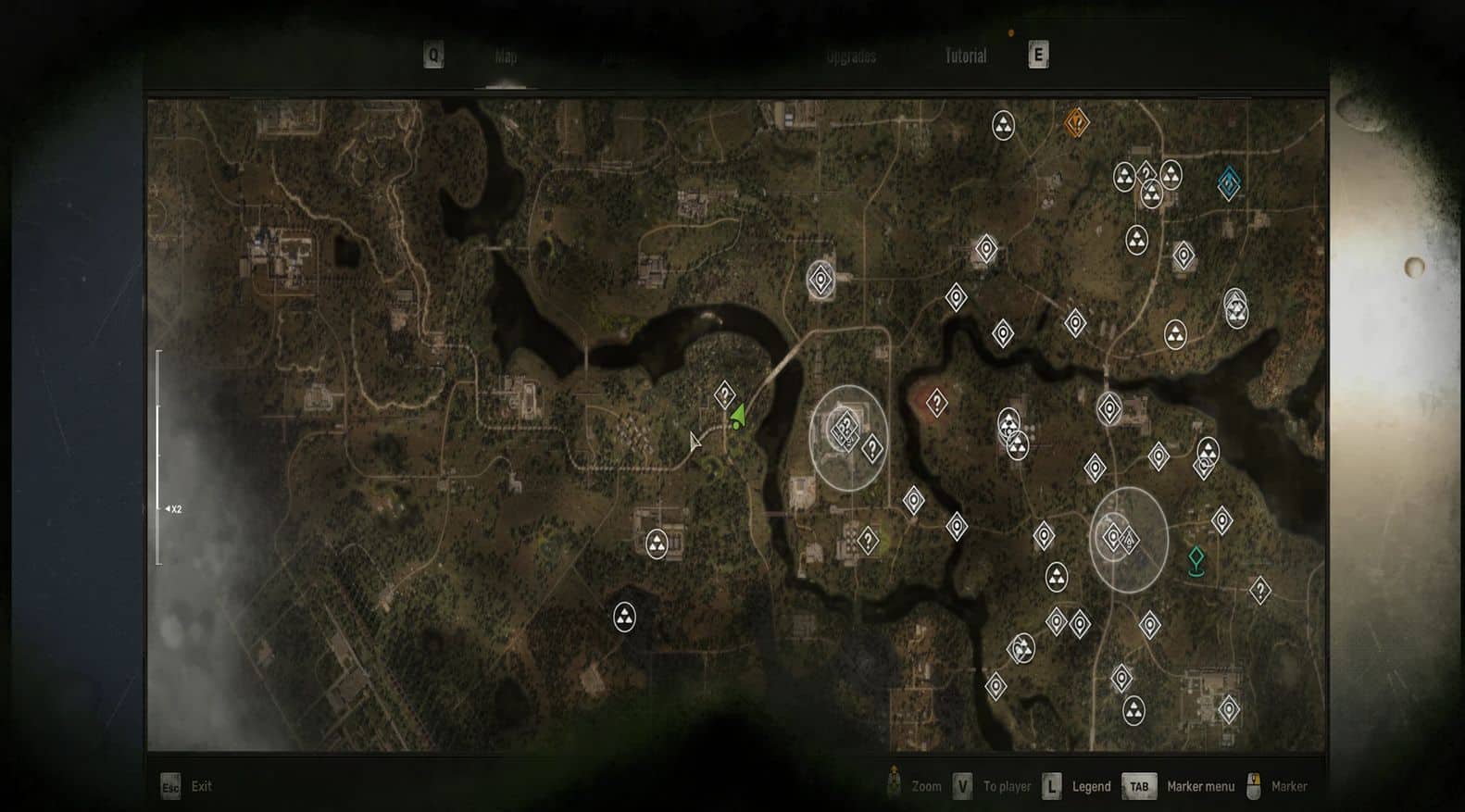Center map with To player
The height and width of the screenshot is (812, 1465).
(x=1006, y=786)
